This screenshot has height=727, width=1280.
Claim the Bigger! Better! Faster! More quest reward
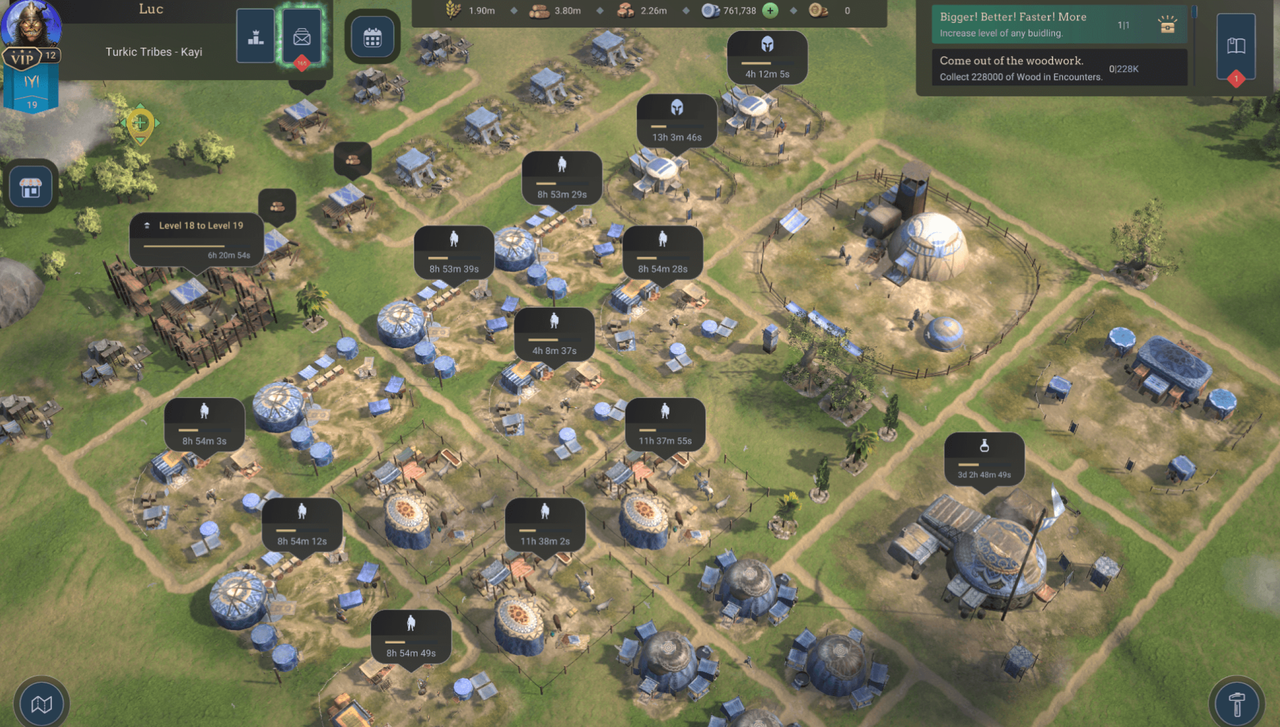(x=1167, y=26)
